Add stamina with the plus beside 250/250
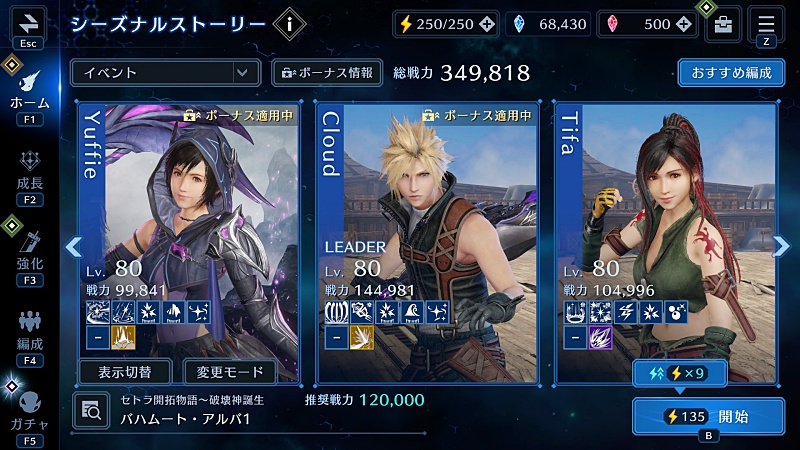Screen dimensions: 800x450 (486, 24)
